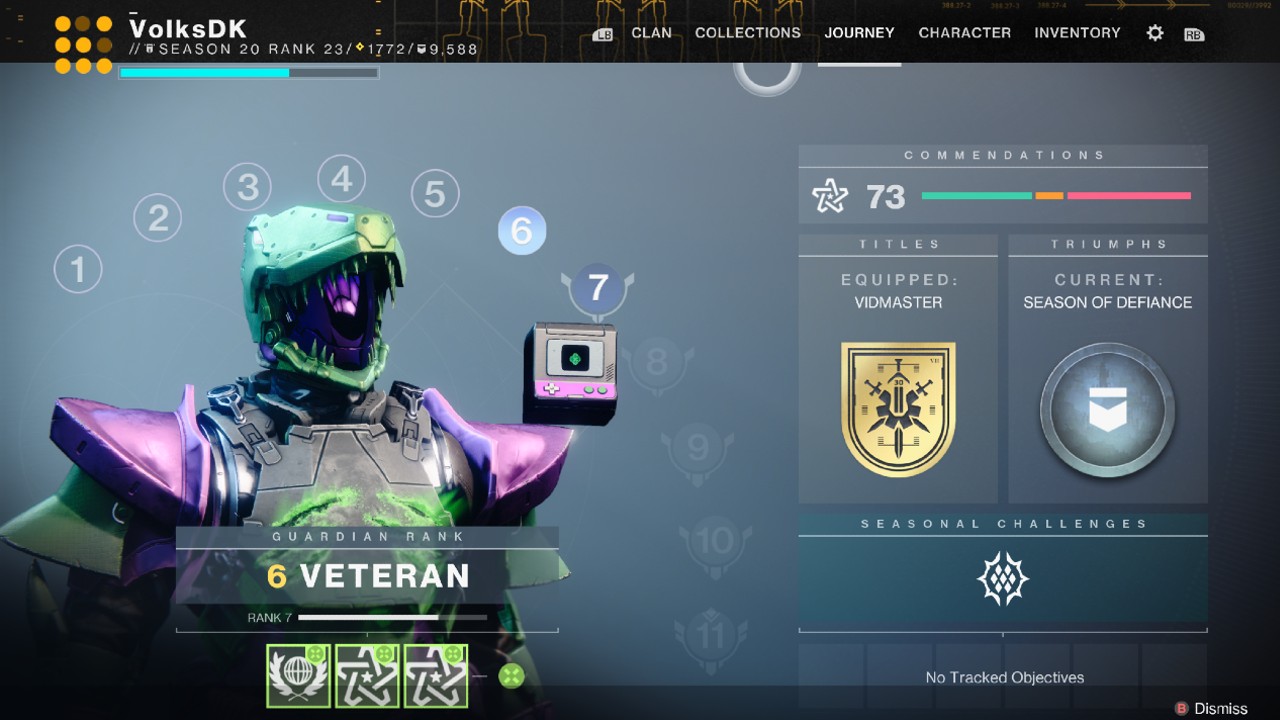Select the highlighted guardian rank 6 circle
The width and height of the screenshot is (1280, 720).
click(x=521, y=229)
